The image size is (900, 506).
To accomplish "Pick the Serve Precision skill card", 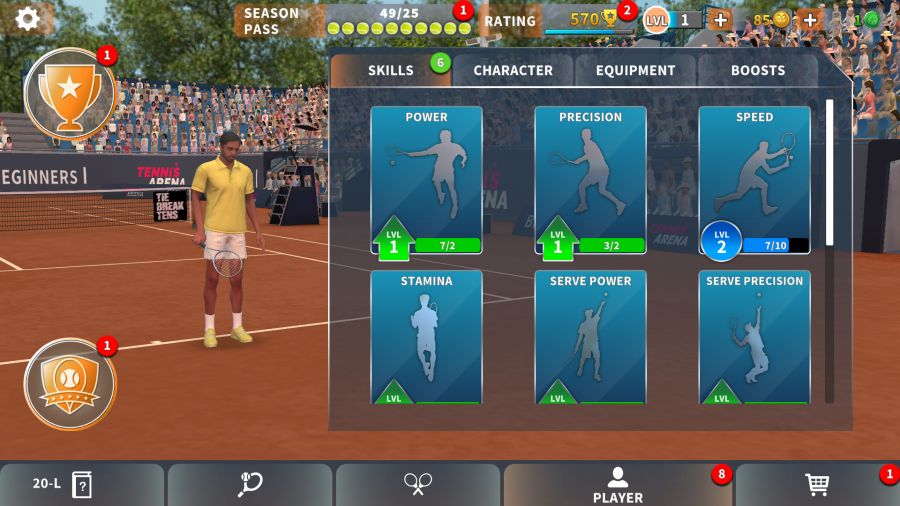I will 754,336.
